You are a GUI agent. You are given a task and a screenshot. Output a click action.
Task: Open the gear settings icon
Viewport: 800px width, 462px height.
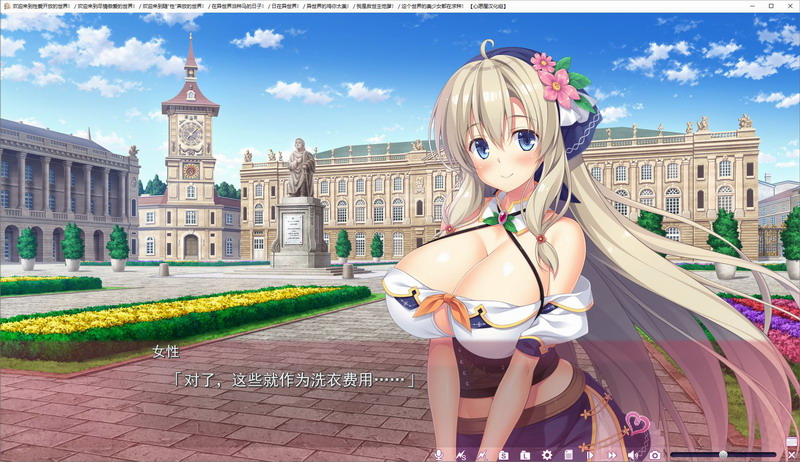tap(547, 455)
